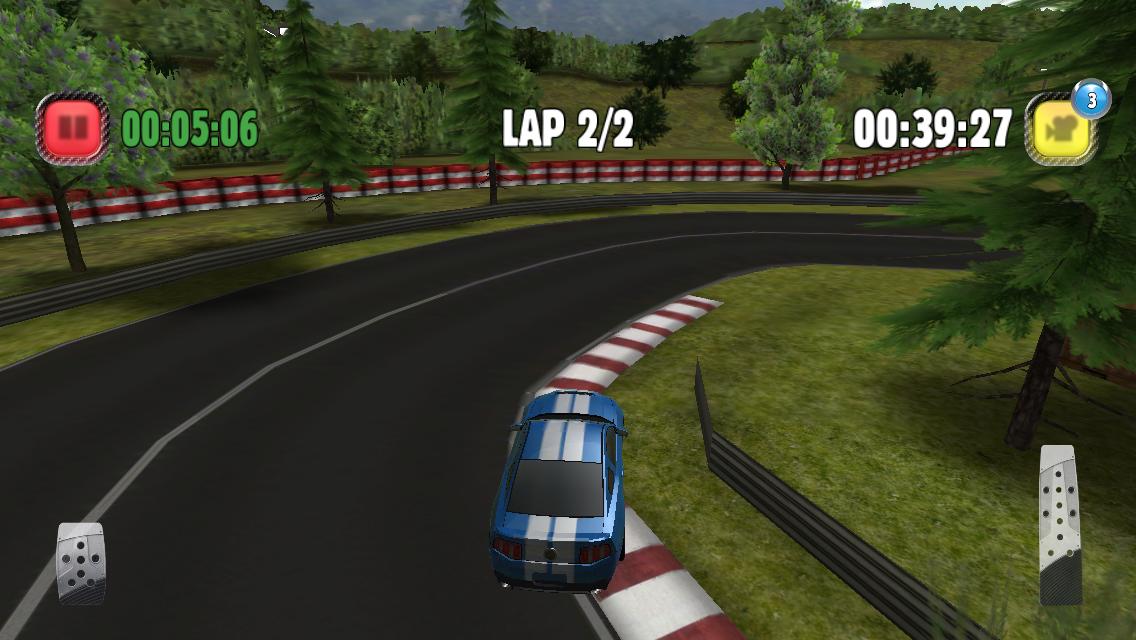Pause the race with the red button

point(73,128)
